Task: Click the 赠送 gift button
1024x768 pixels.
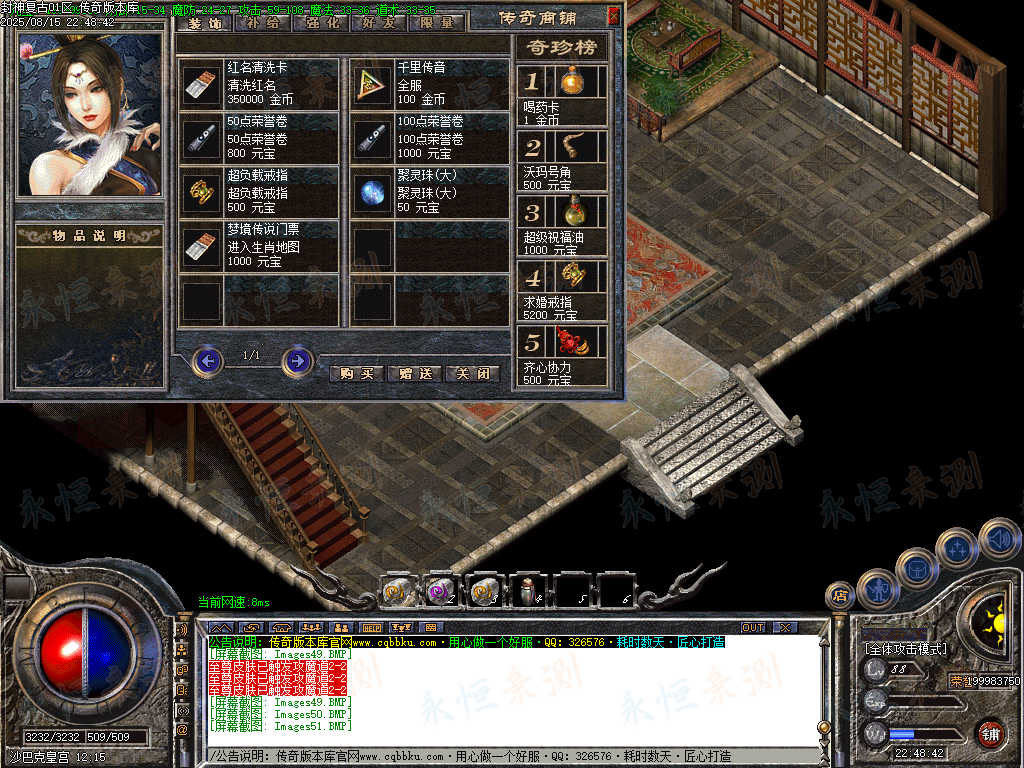Action: pyautogui.click(x=414, y=373)
